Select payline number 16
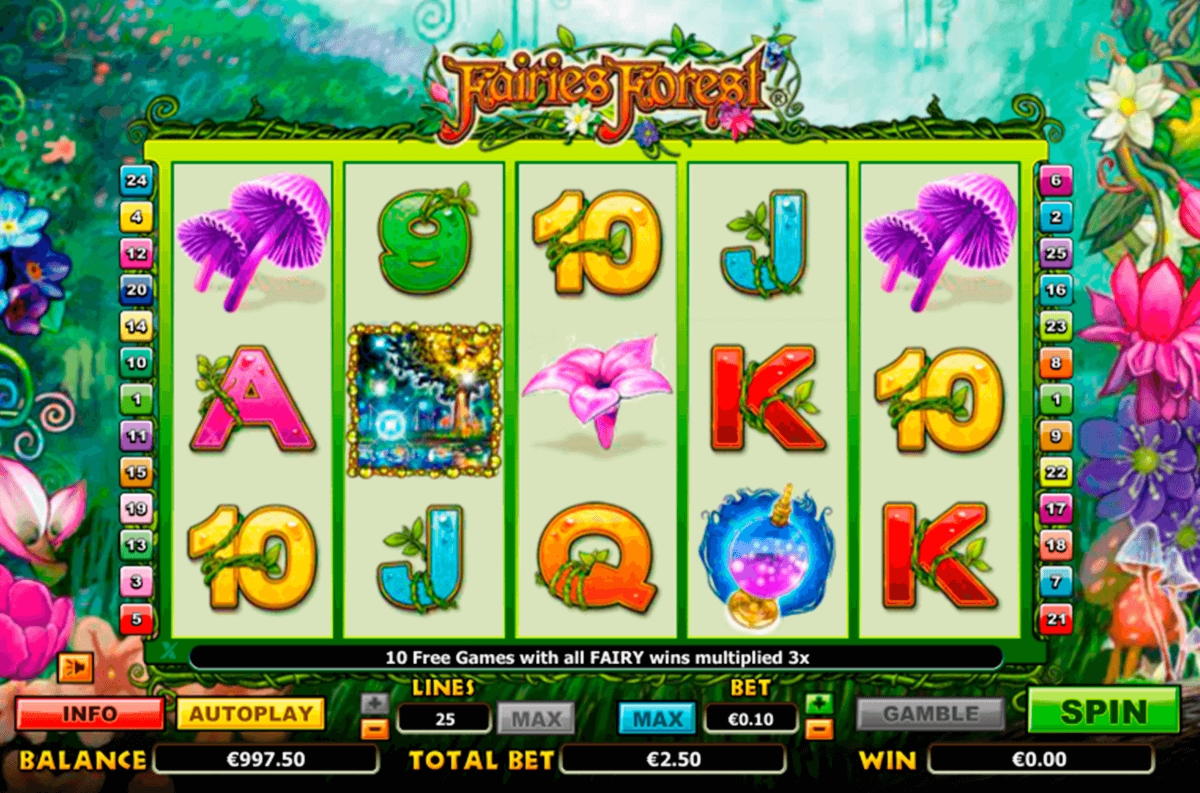The height and width of the screenshot is (793, 1200). [1056, 290]
